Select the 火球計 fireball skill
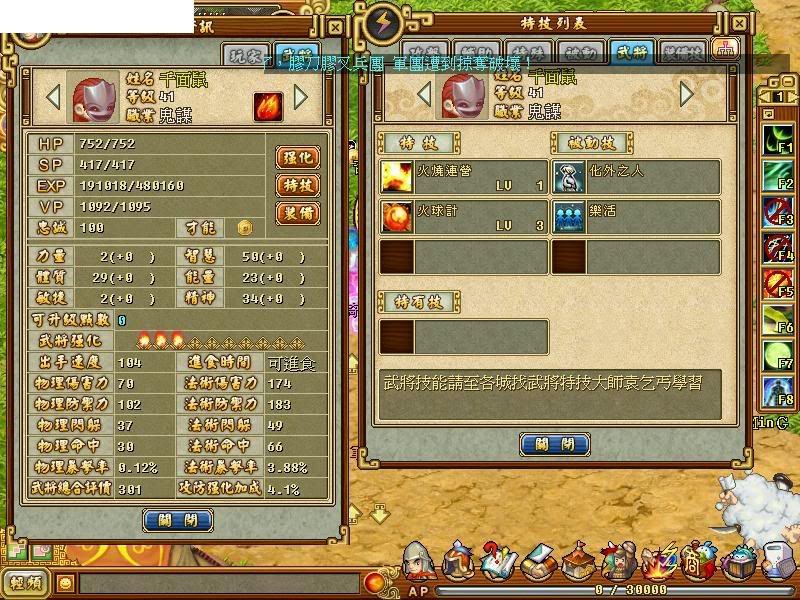The width and height of the screenshot is (800, 600). 463,217
